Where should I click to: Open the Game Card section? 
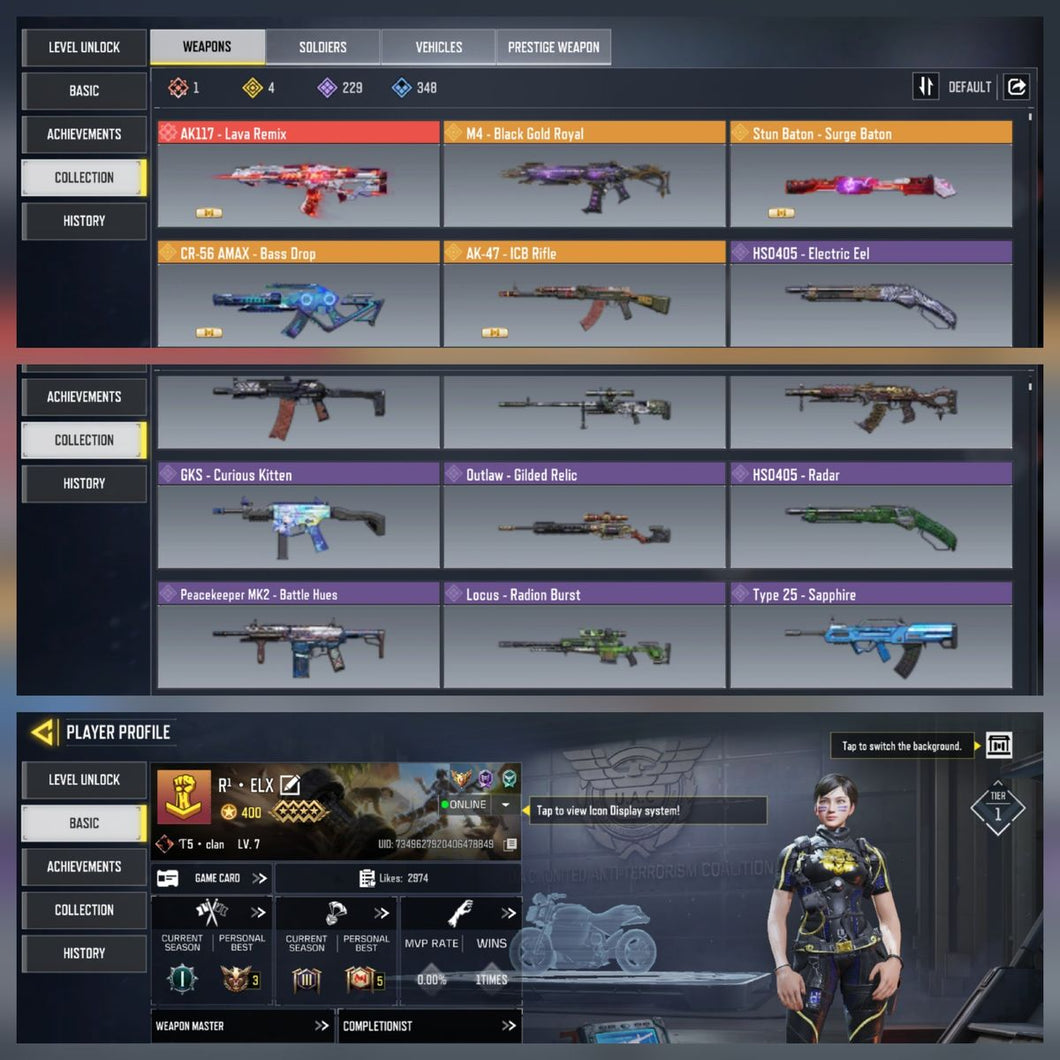[212, 878]
